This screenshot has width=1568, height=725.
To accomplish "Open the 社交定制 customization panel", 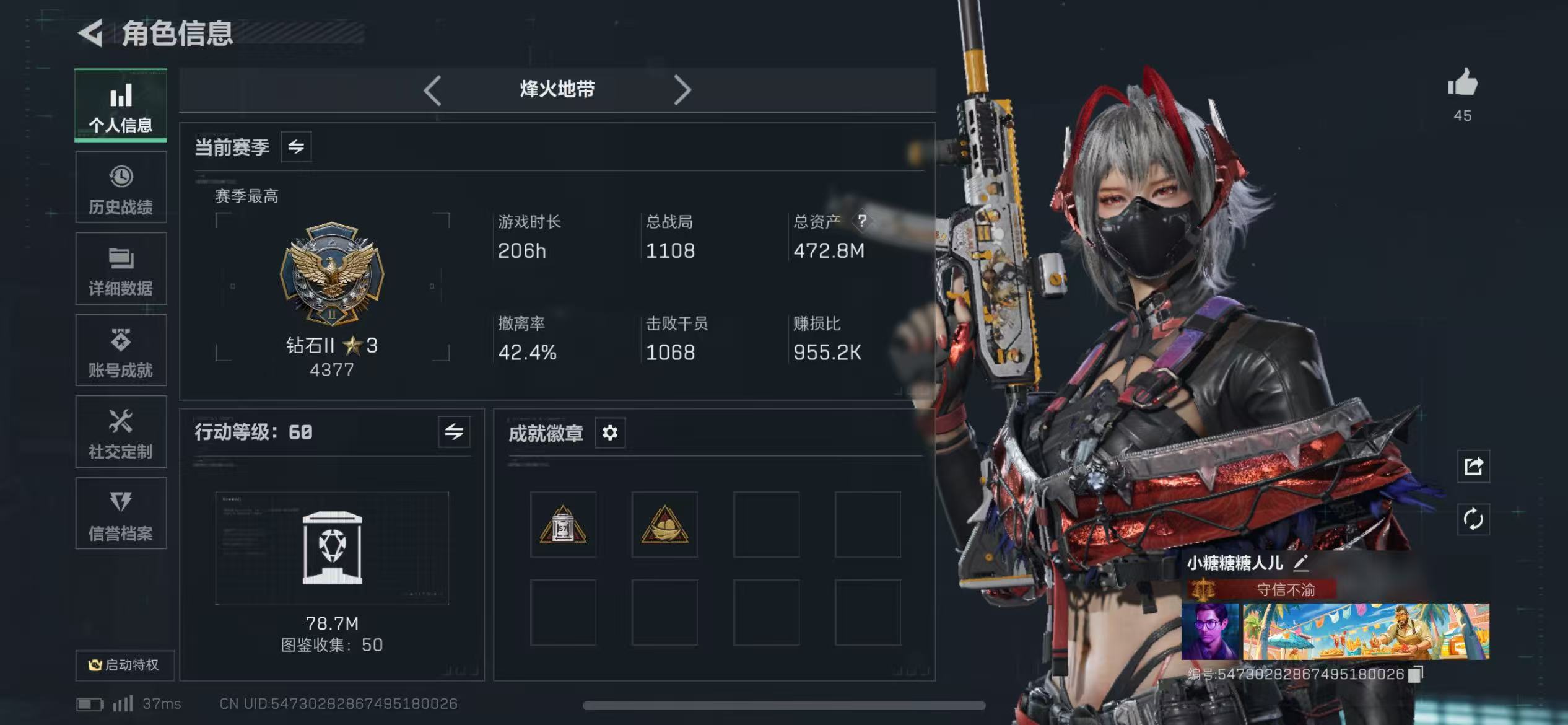I will coord(121,432).
